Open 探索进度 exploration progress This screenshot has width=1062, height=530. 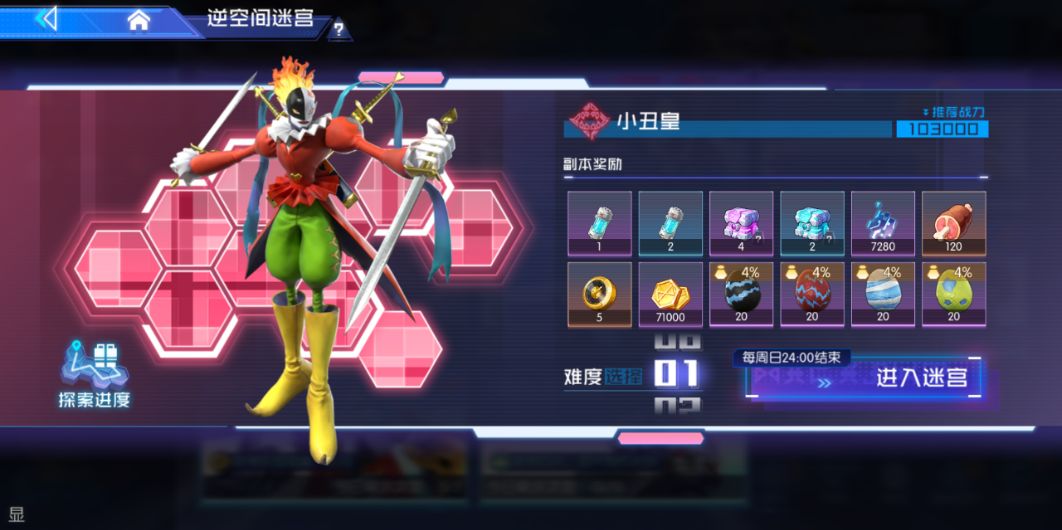tap(94, 375)
